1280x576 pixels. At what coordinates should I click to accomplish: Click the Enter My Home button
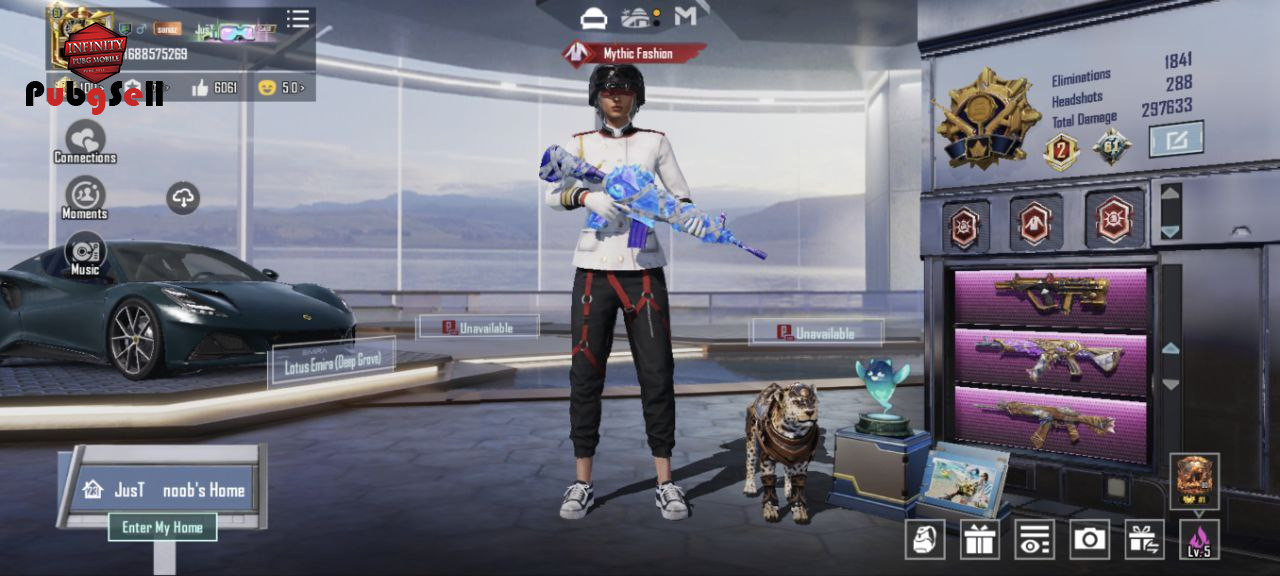point(162,527)
